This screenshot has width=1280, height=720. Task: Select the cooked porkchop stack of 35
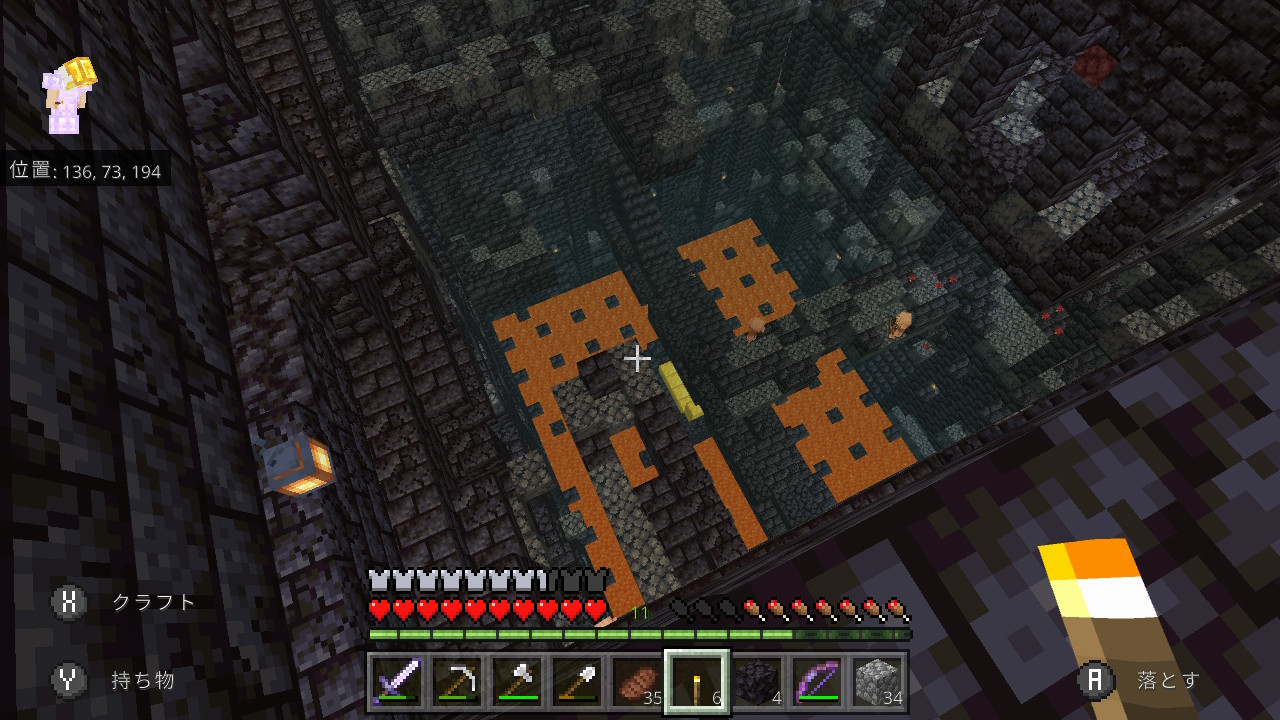(x=637, y=681)
